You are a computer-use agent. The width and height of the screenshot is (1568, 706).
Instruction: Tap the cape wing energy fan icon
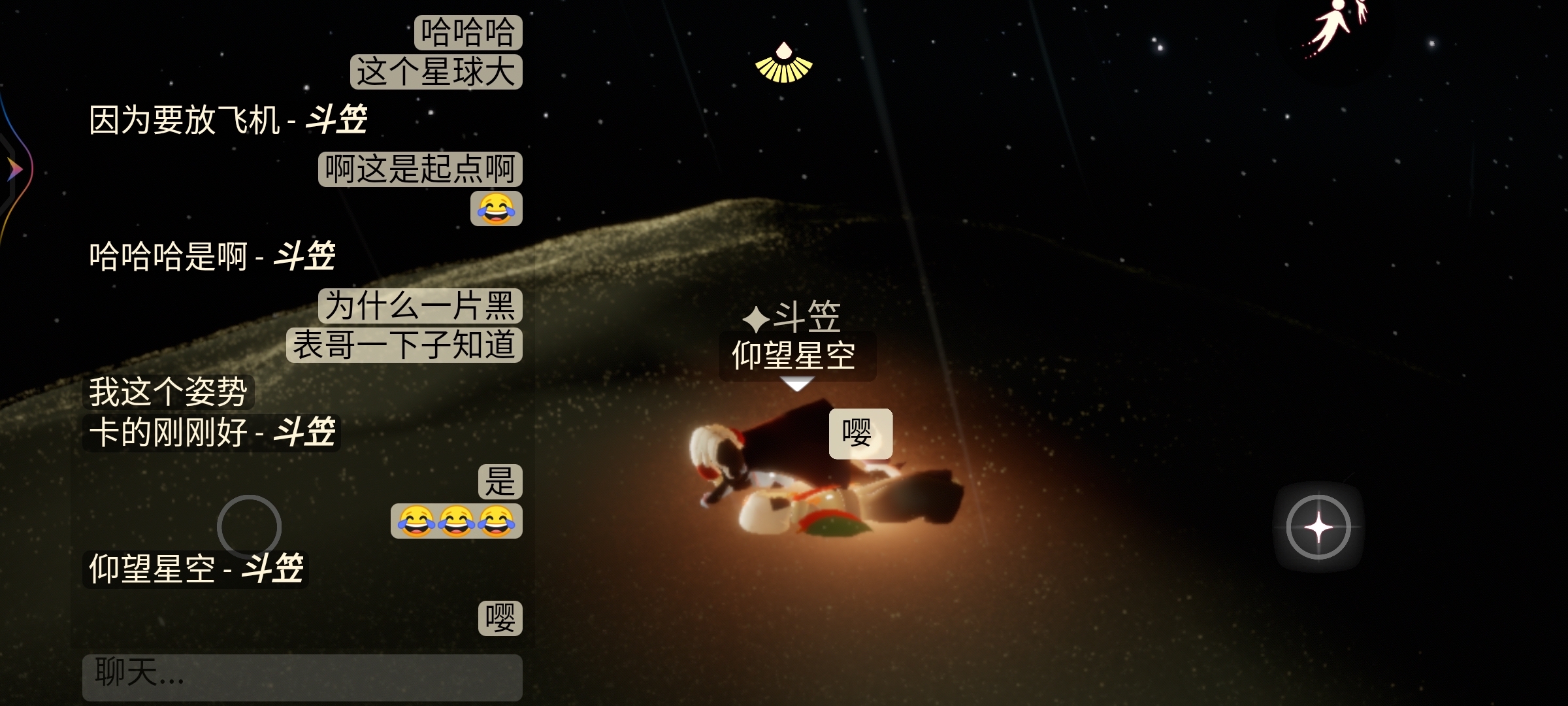(x=783, y=64)
